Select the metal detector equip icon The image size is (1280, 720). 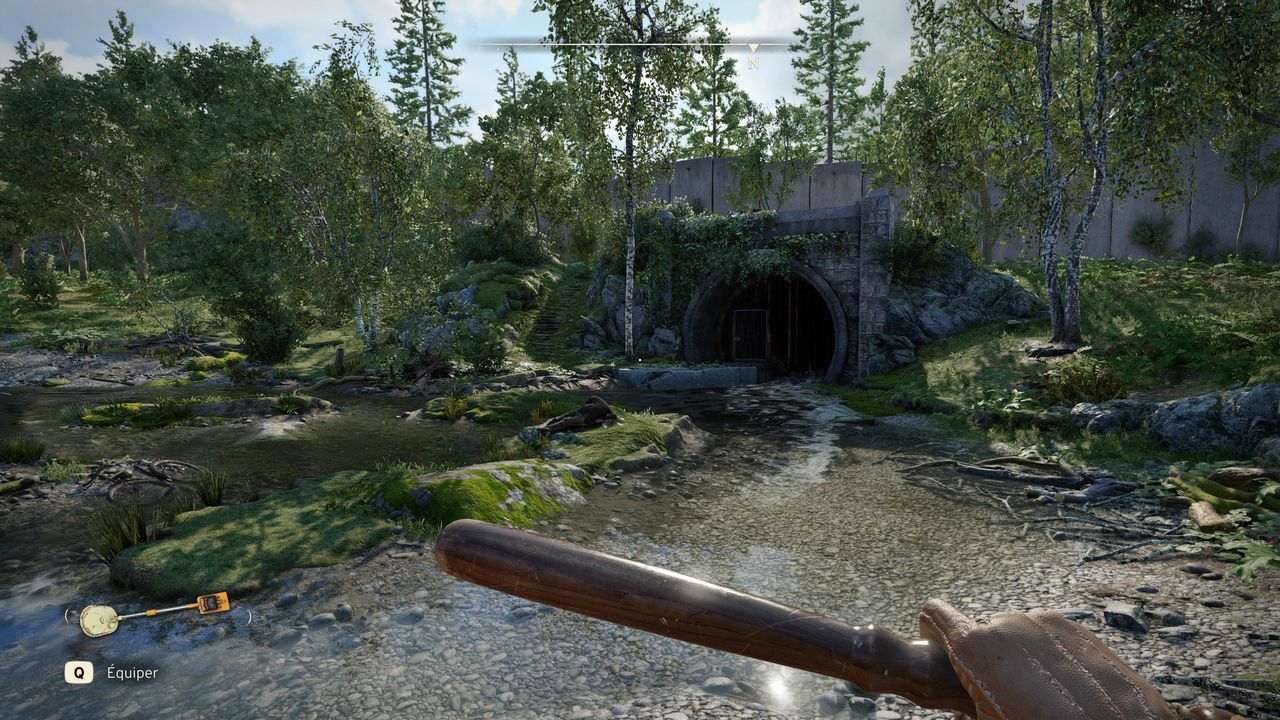(155, 614)
